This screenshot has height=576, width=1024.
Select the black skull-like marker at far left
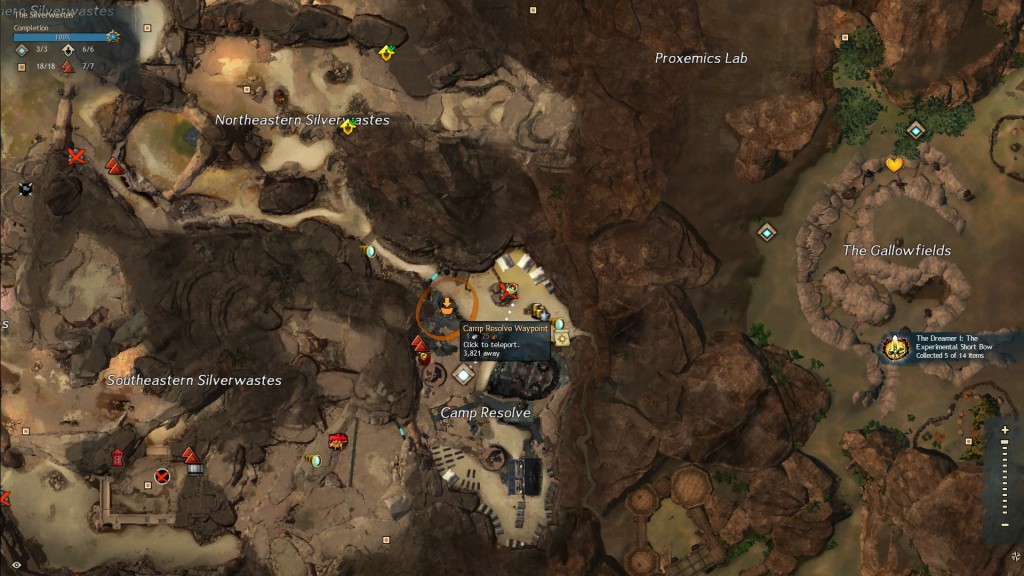click(26, 188)
